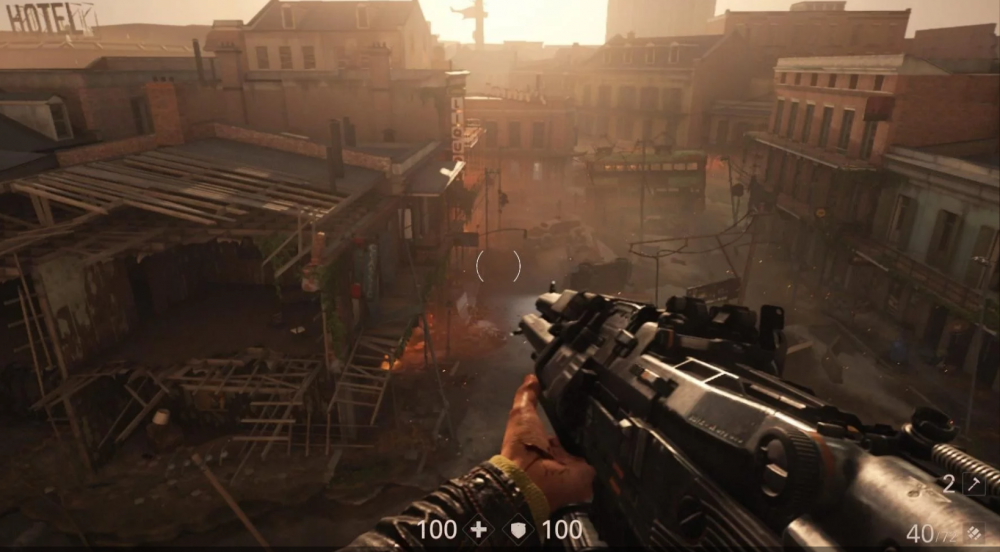Click the health cross icon
Screen dimensions: 1000x552
[x=479, y=529]
